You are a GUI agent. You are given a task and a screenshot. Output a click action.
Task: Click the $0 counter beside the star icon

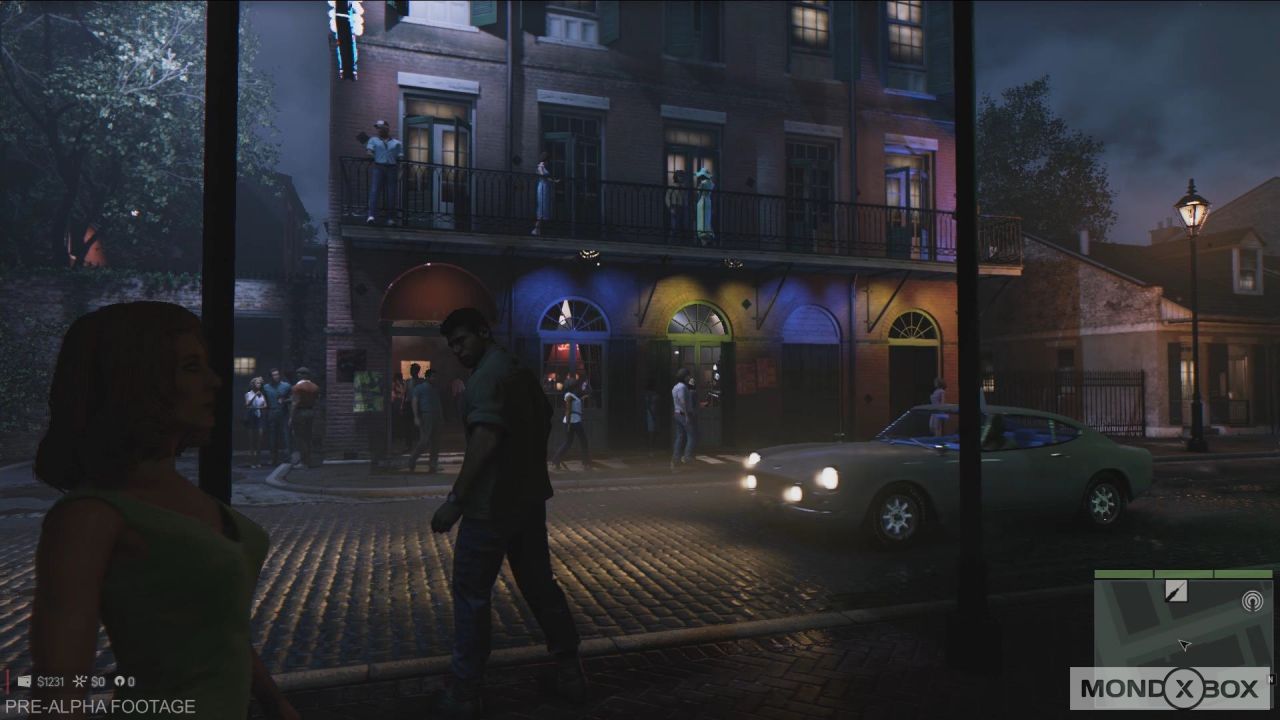(97, 681)
